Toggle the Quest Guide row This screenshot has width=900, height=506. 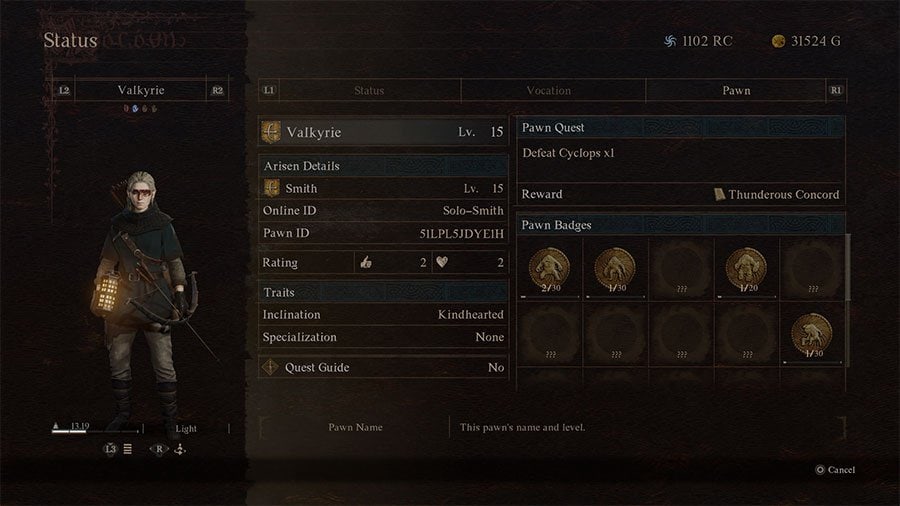(383, 367)
